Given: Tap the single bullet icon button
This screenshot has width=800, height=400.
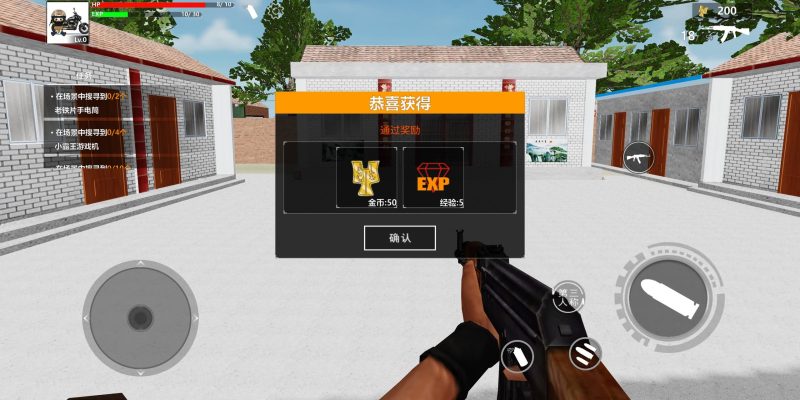Looking at the screenshot, I should (517, 356).
